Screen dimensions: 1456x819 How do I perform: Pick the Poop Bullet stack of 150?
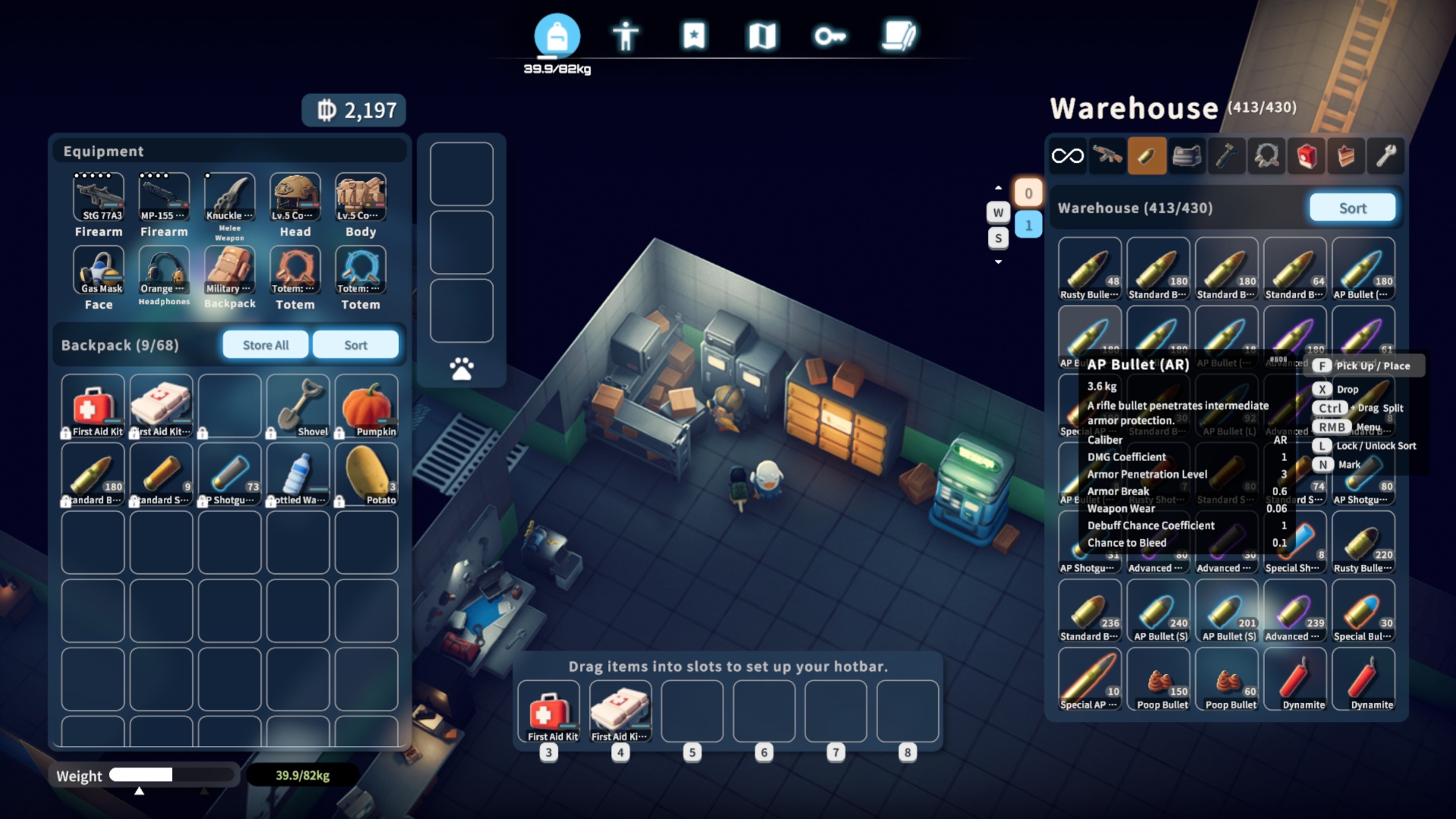(x=1158, y=679)
